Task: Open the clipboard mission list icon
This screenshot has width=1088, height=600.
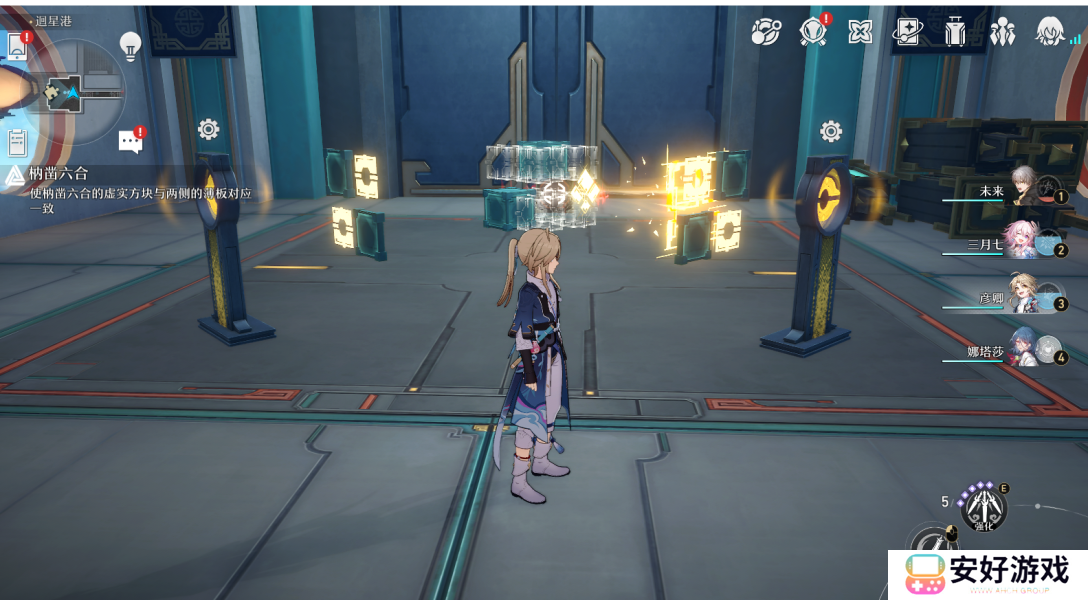Action: [x=17, y=142]
